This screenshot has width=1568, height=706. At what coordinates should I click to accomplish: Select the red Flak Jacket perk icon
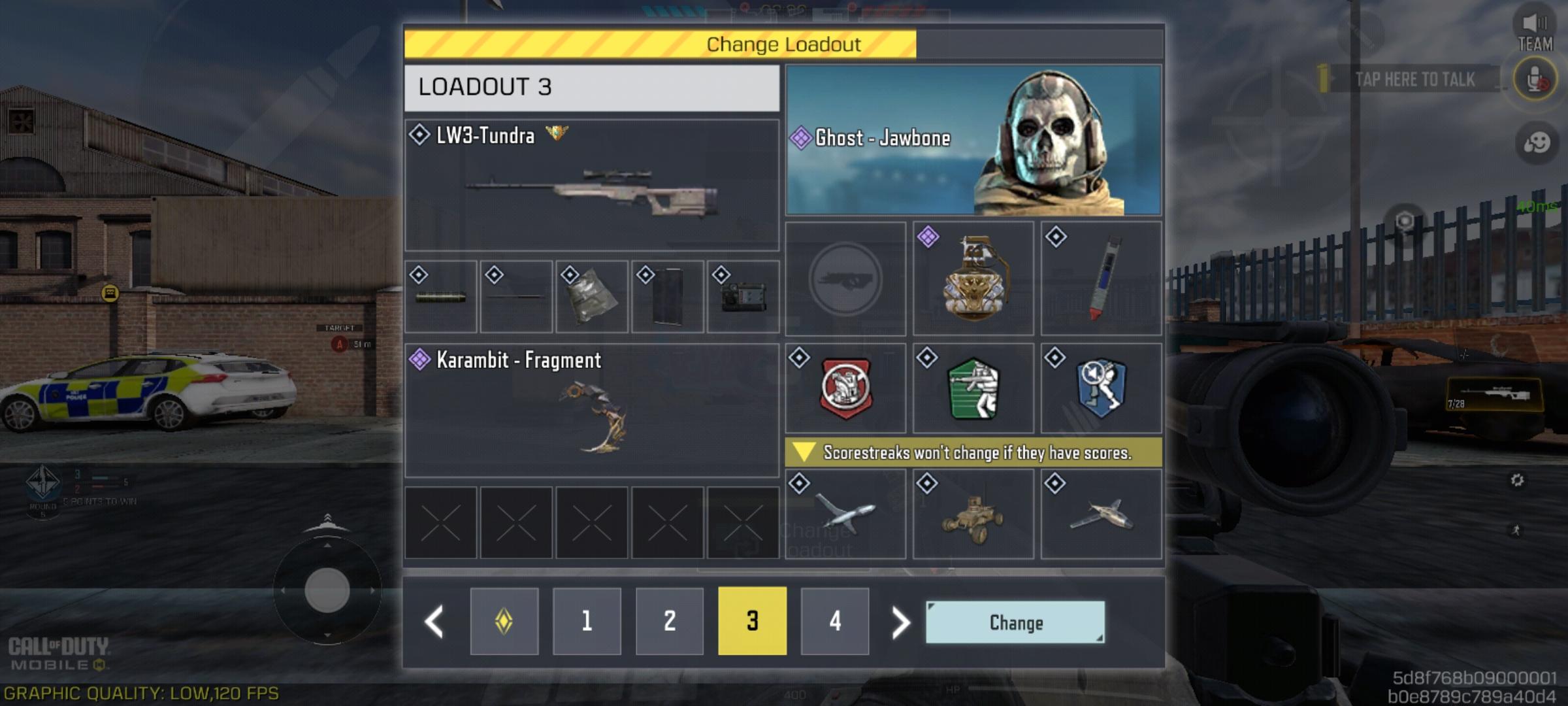coord(846,388)
